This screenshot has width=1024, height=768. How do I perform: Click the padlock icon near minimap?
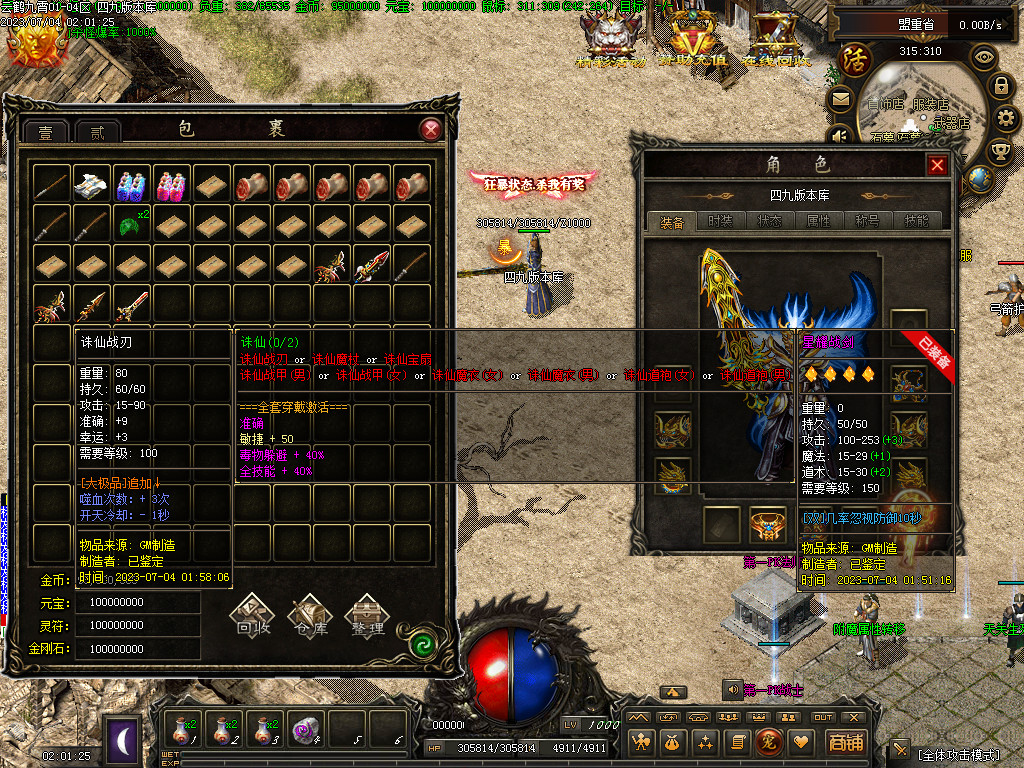(x=1000, y=86)
